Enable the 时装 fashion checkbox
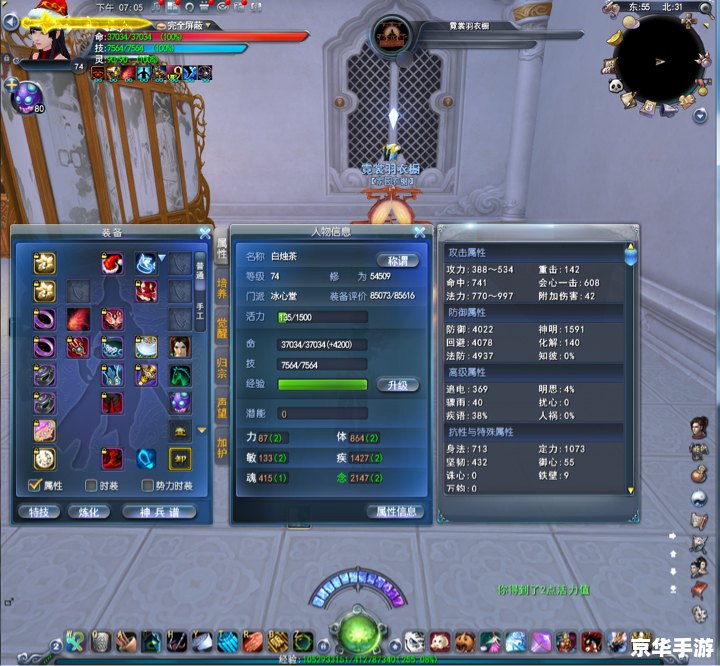This screenshot has width=720, height=666. [91, 486]
